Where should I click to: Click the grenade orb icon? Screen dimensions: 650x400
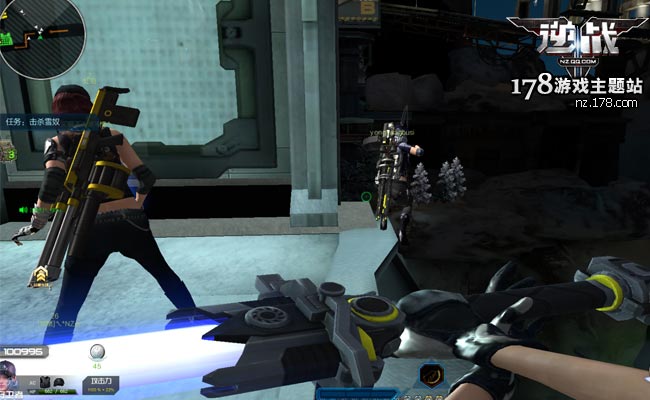(97, 351)
